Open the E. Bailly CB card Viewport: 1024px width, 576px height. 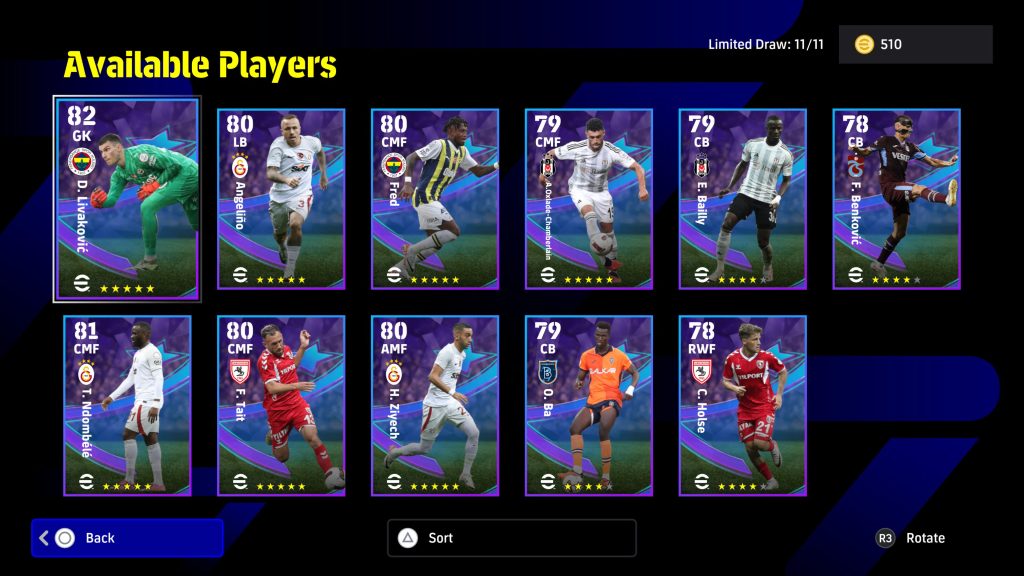(x=743, y=199)
